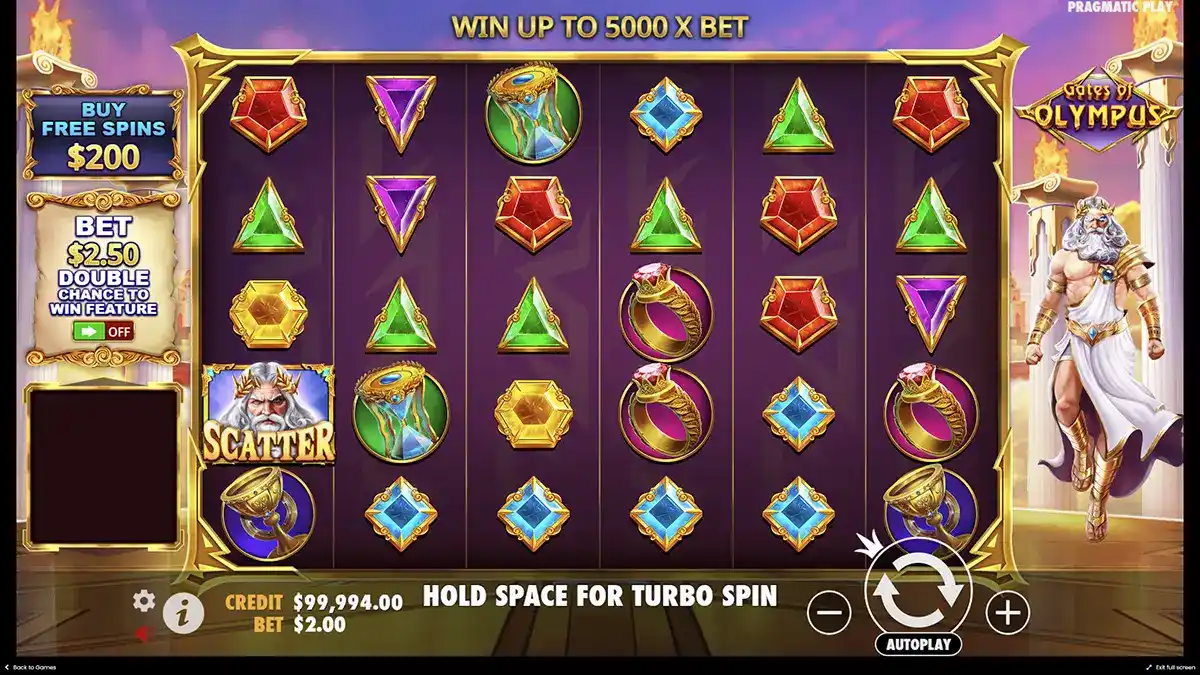This screenshot has width=1200, height=675.
Task: Open the gear settings menu
Action: tap(144, 600)
